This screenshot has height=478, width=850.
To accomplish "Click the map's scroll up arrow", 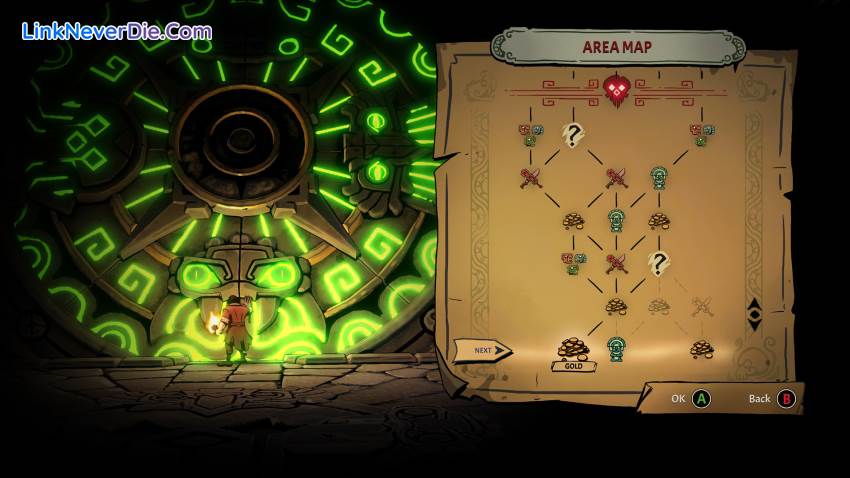I will [x=754, y=304].
